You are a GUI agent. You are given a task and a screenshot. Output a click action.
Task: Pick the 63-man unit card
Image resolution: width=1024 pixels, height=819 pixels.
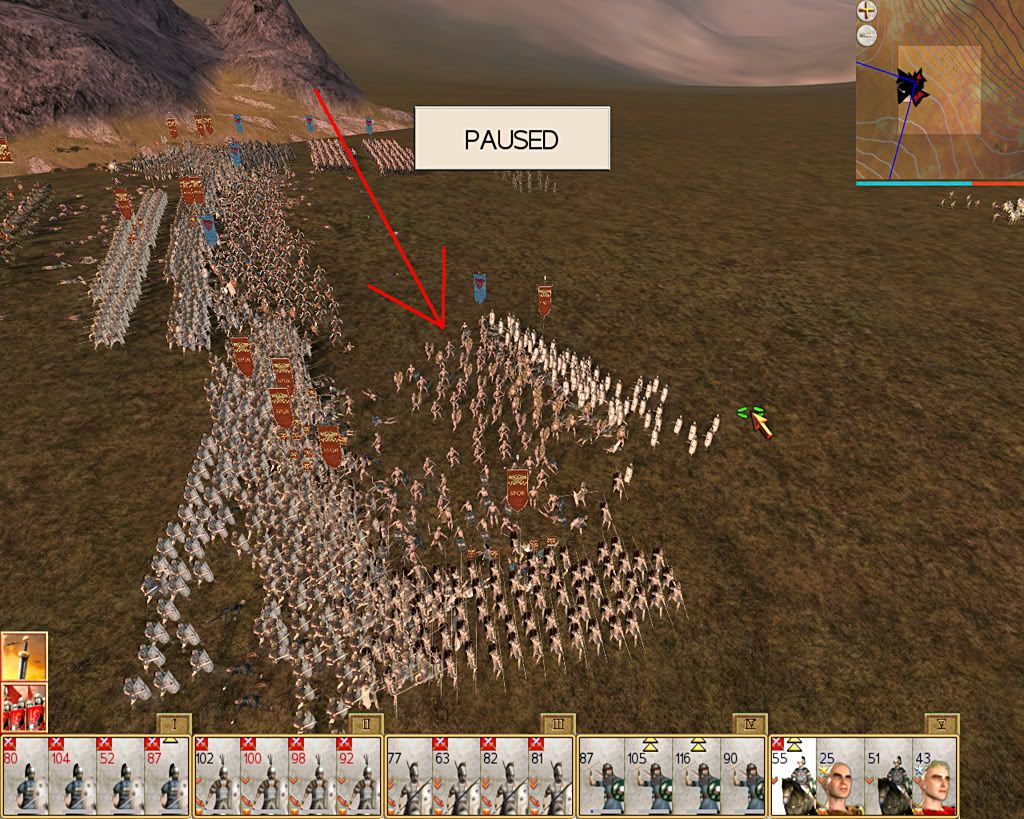[456, 776]
